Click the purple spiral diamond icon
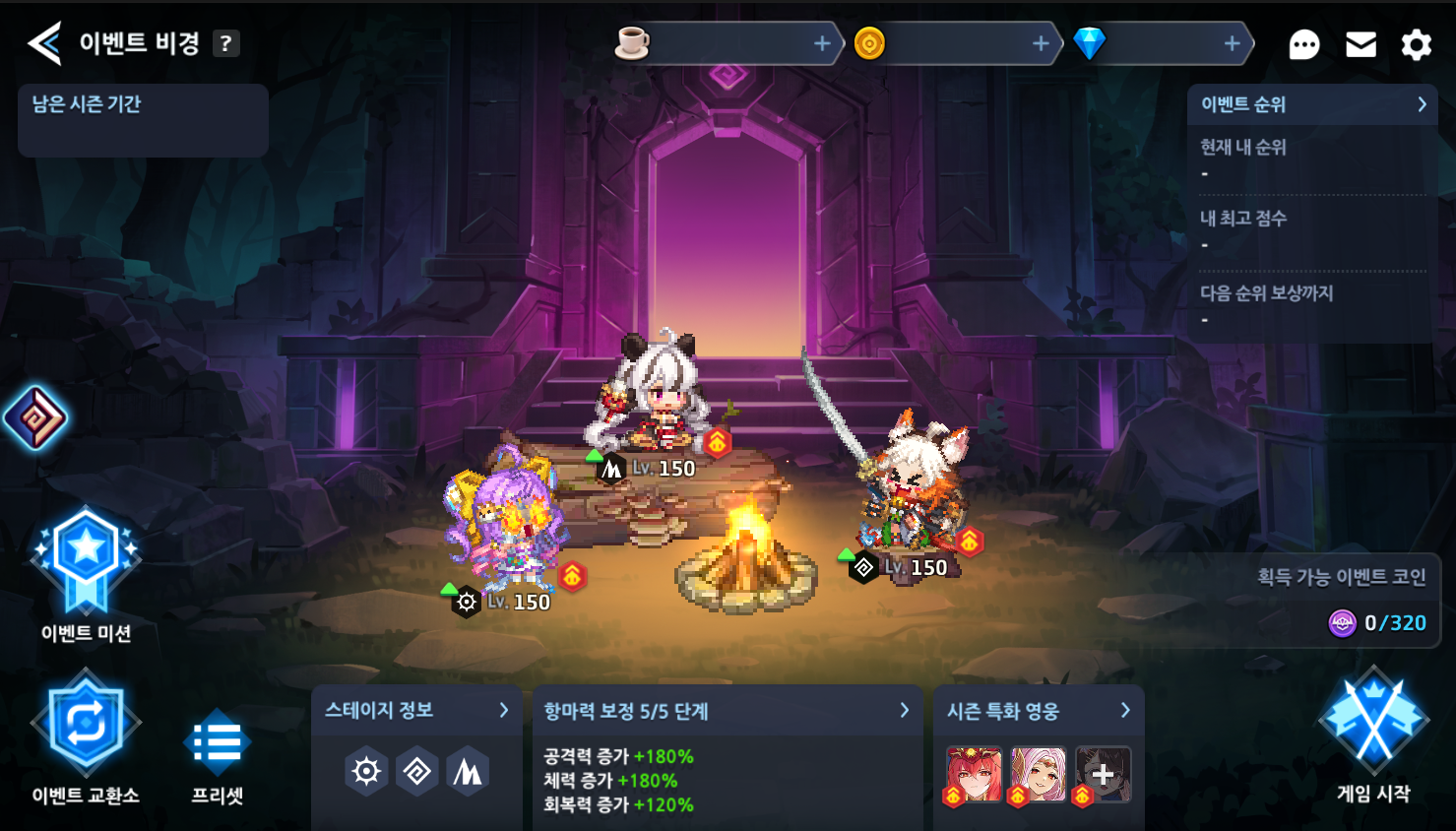Viewport: 1456px width, 831px height. tap(35, 418)
